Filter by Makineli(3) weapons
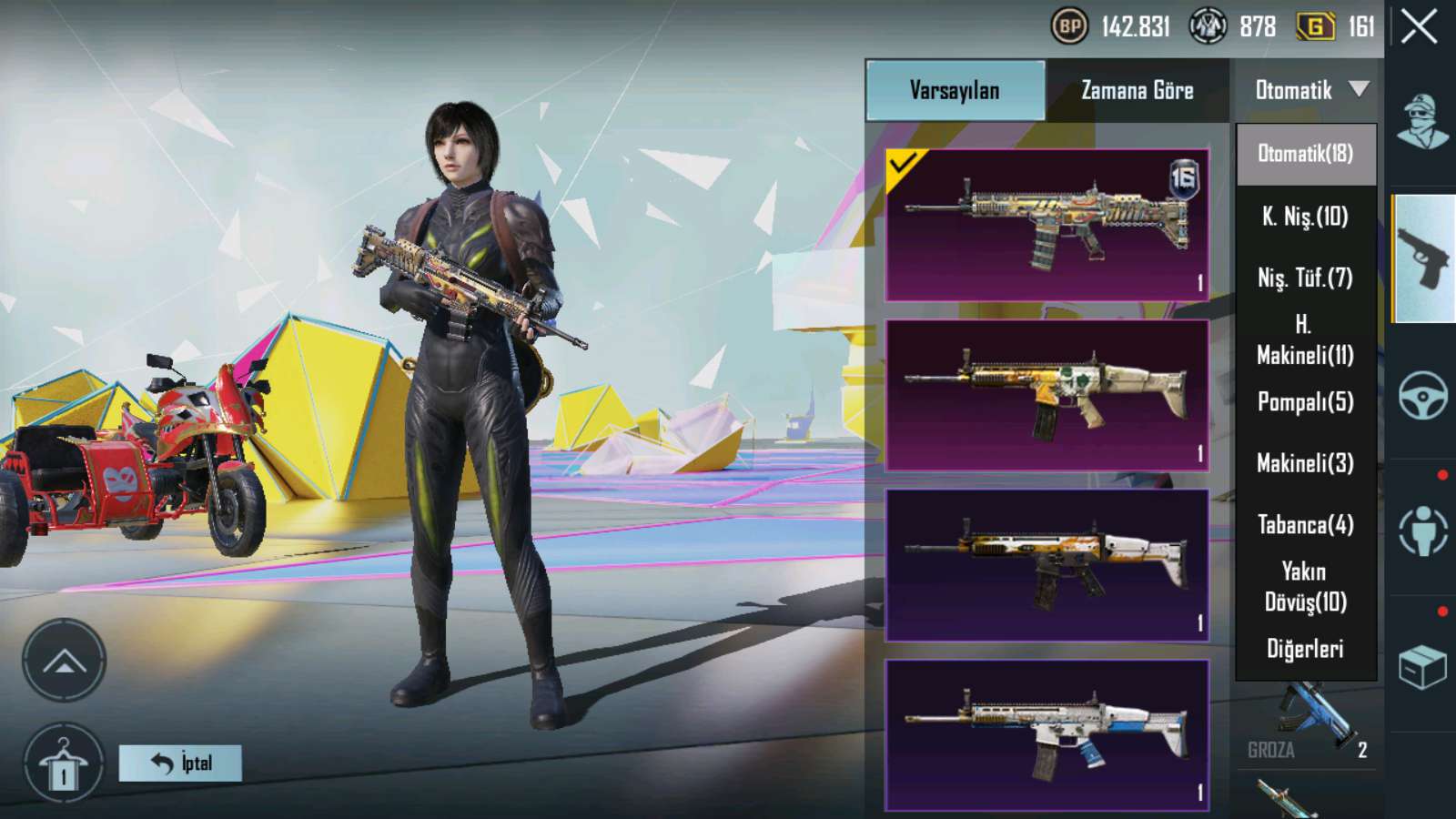1456x819 pixels. 1305,463
